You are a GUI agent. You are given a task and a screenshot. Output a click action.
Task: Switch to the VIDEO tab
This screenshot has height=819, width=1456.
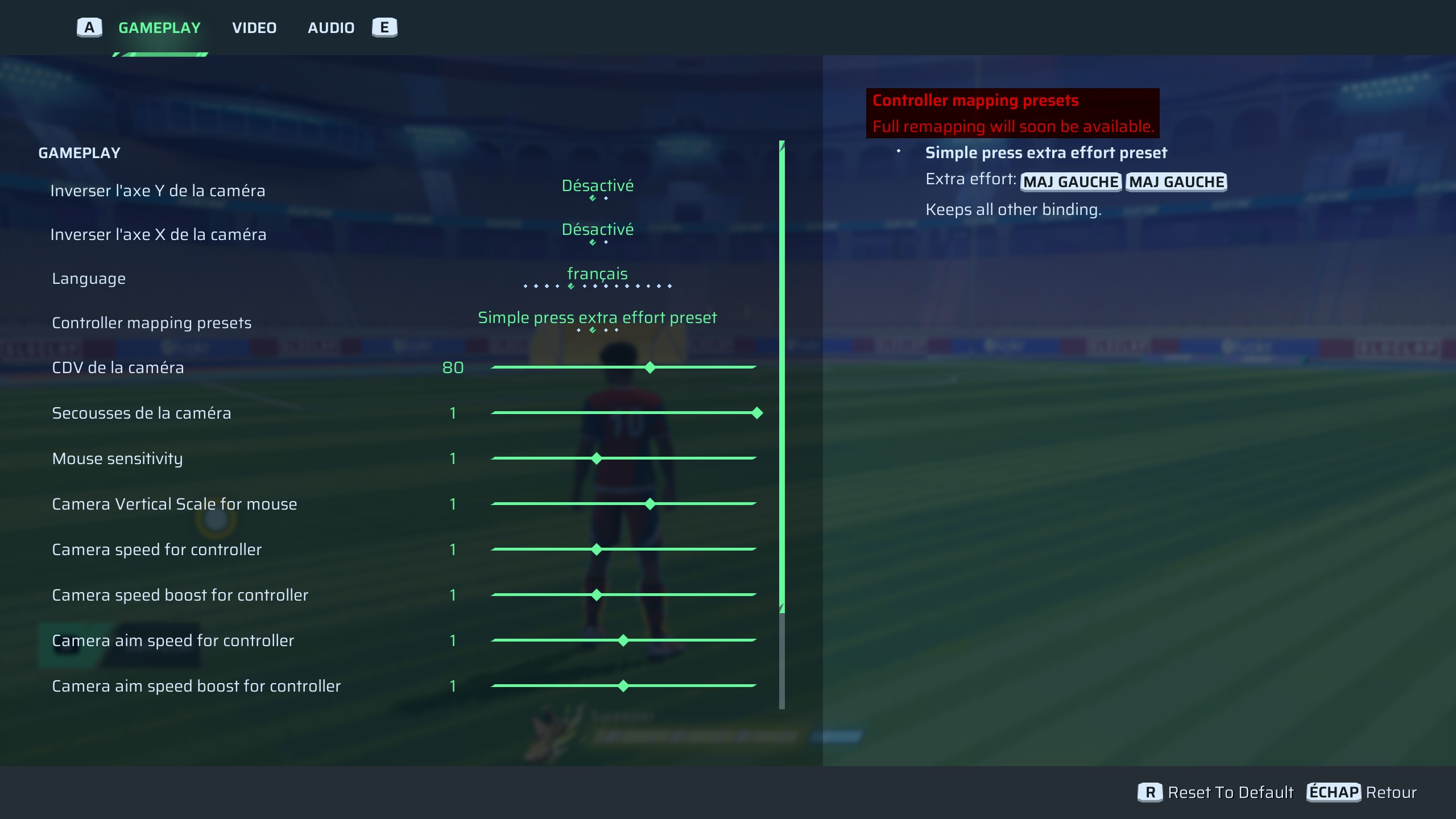pos(254,27)
